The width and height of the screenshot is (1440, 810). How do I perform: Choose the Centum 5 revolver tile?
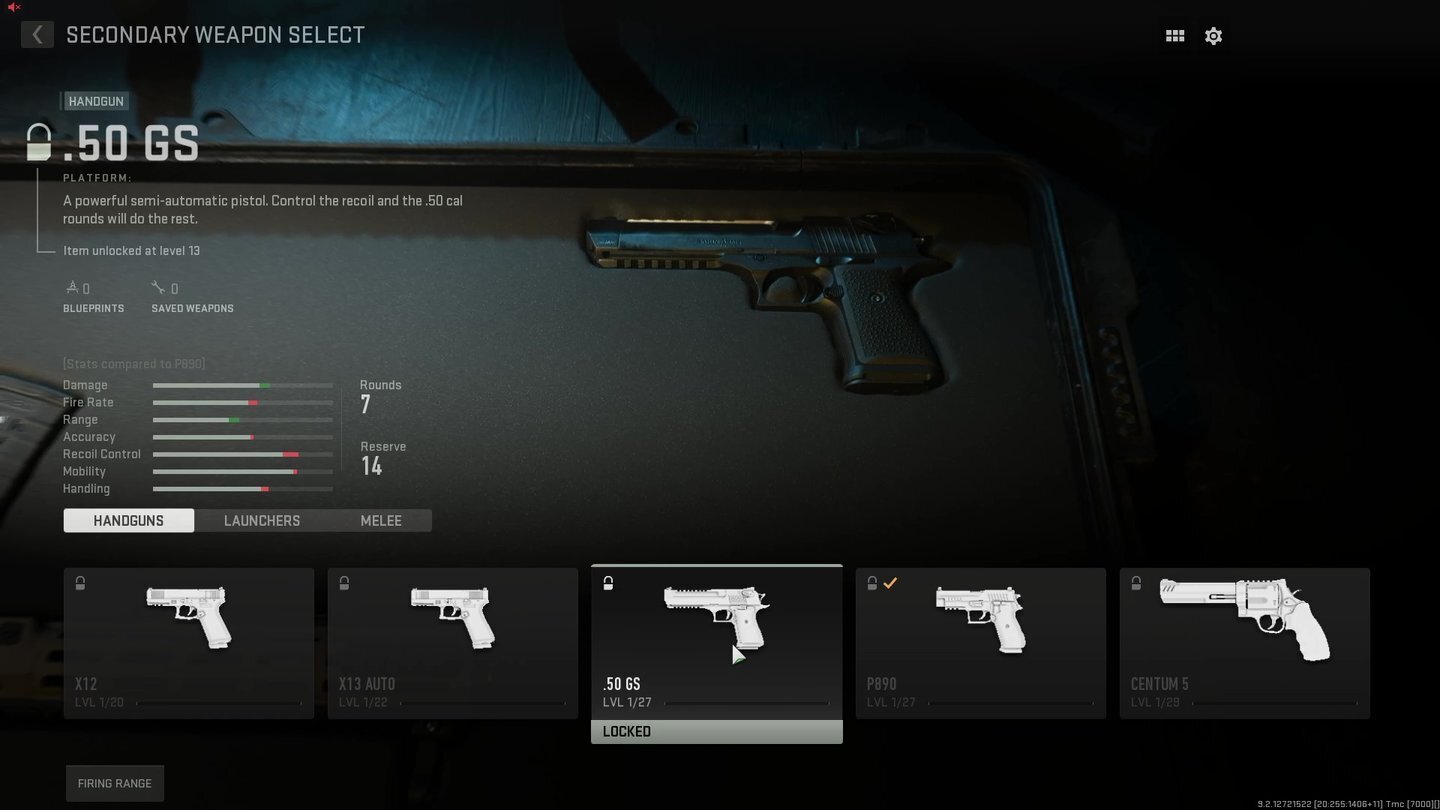pos(1245,642)
